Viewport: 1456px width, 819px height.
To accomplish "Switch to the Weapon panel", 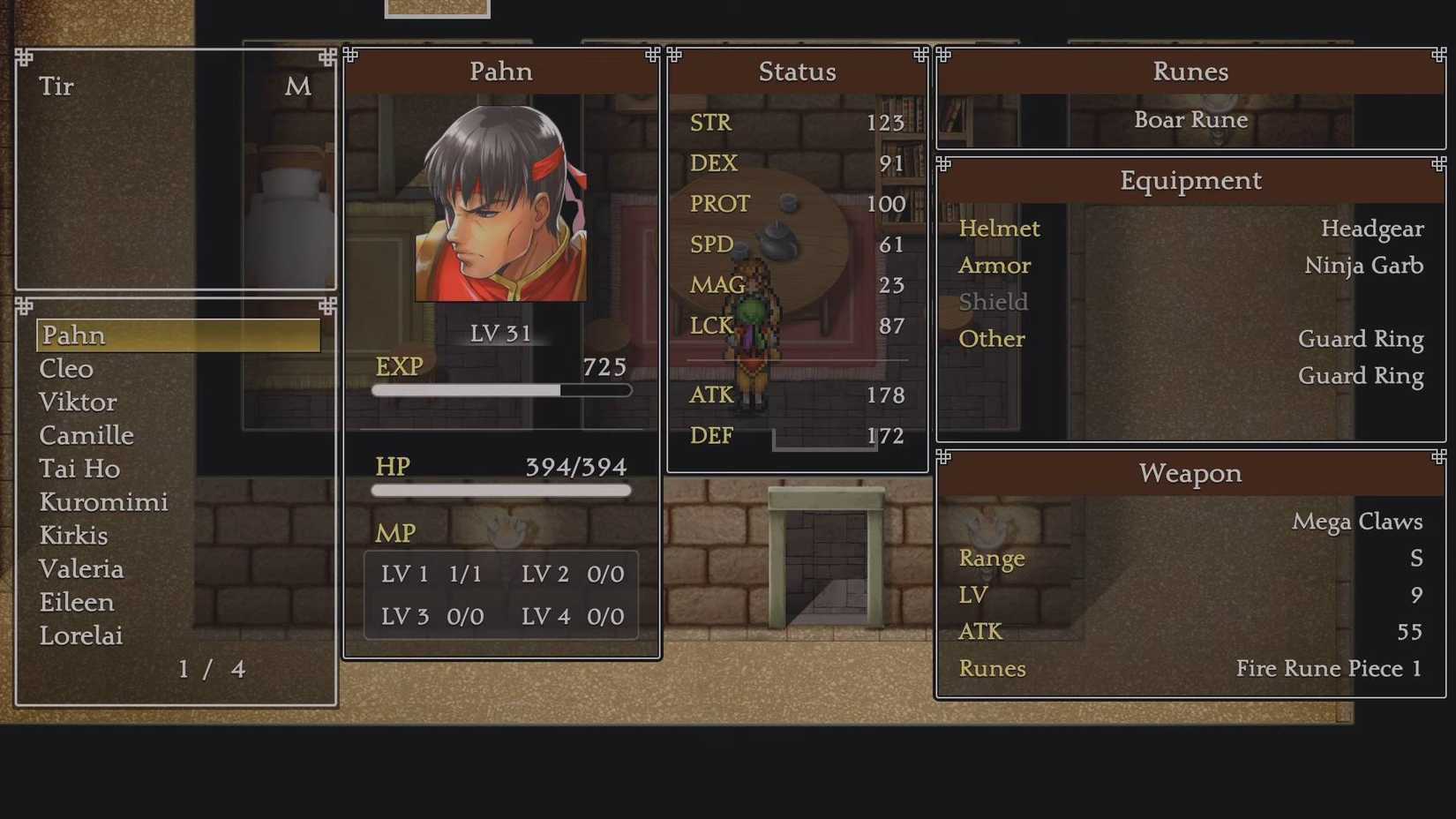I will pyautogui.click(x=1190, y=473).
